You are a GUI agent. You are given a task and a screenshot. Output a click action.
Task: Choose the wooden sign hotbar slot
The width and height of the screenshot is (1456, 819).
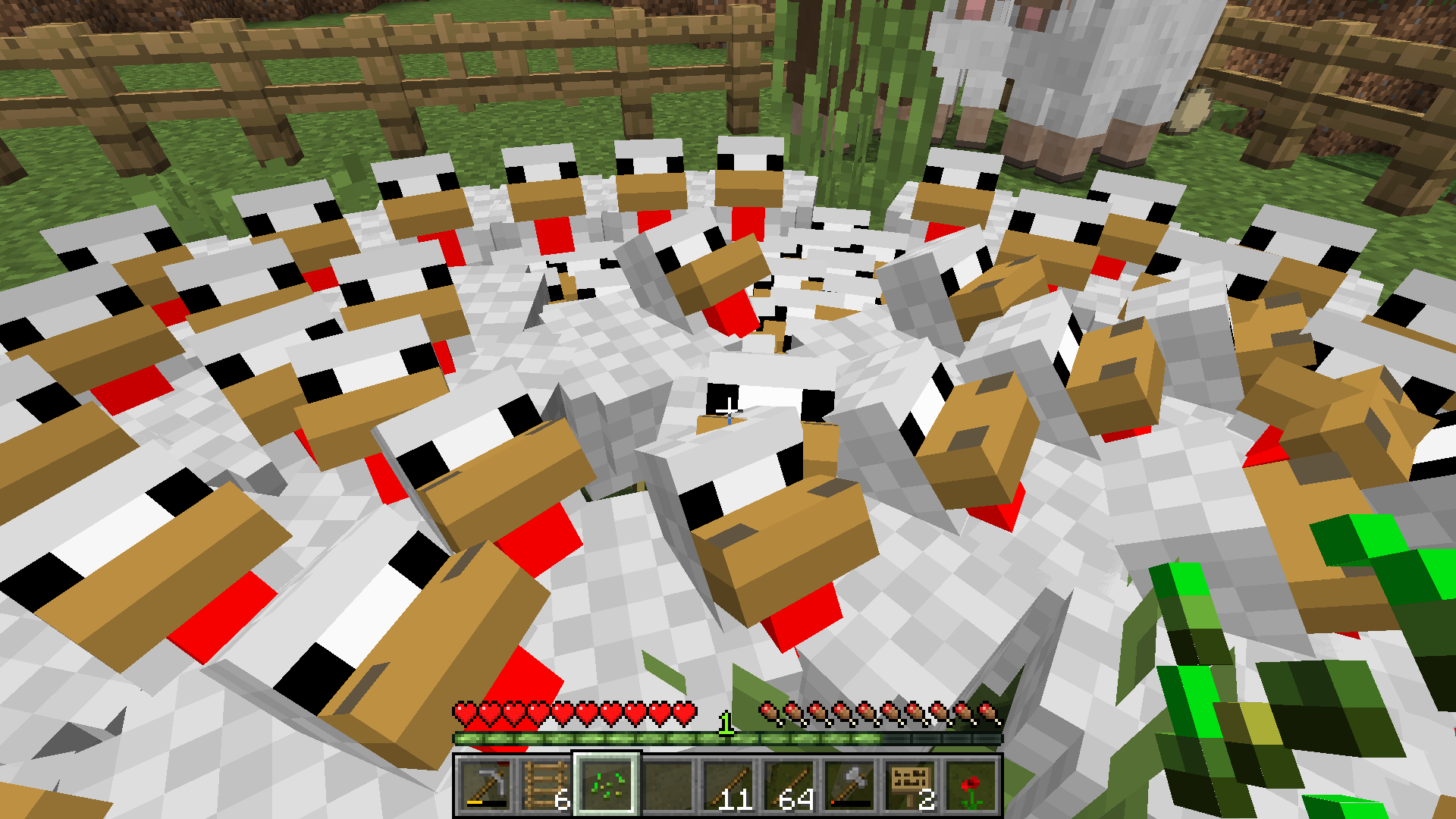pos(910,786)
